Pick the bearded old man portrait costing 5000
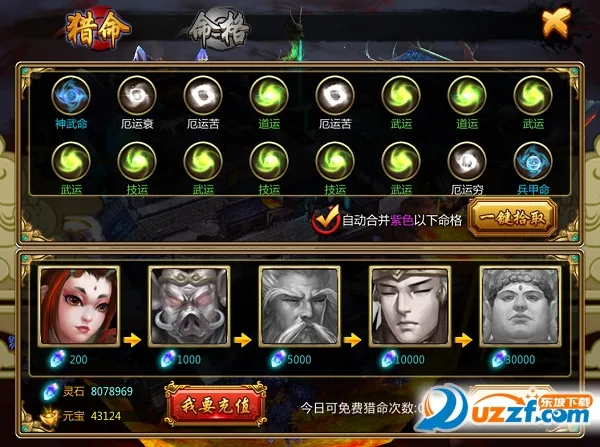Image resolution: width=600 pixels, height=447 pixels. pos(295,307)
